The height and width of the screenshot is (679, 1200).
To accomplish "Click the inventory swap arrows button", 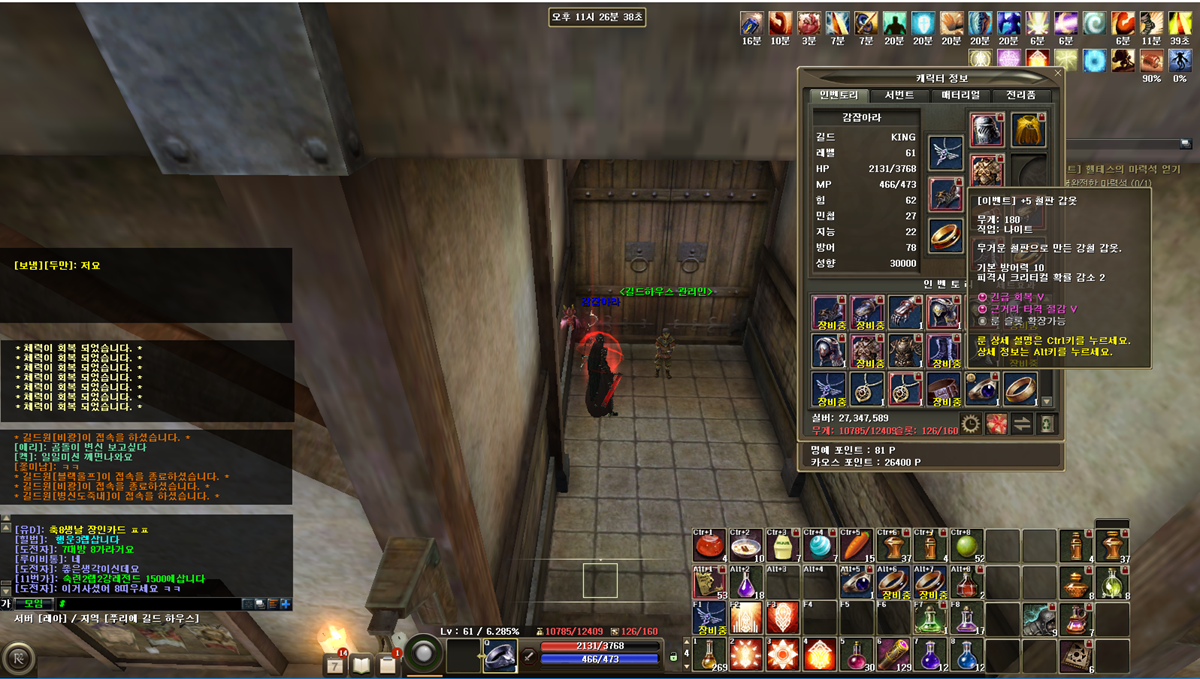I will [x=1021, y=423].
